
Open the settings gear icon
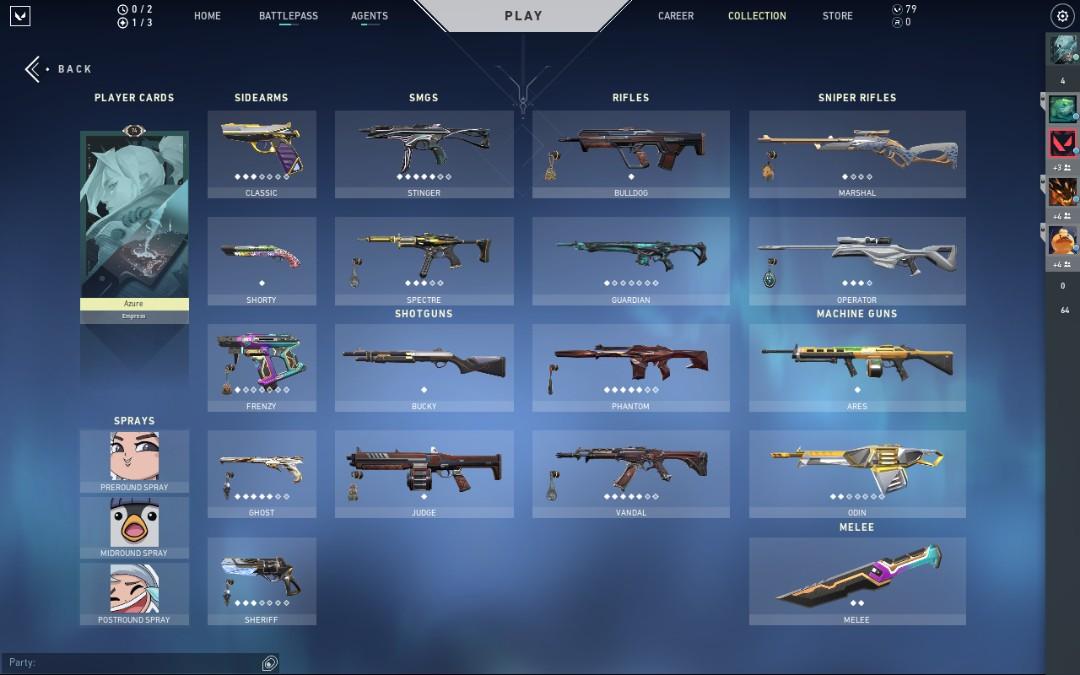pyautogui.click(x=1062, y=16)
